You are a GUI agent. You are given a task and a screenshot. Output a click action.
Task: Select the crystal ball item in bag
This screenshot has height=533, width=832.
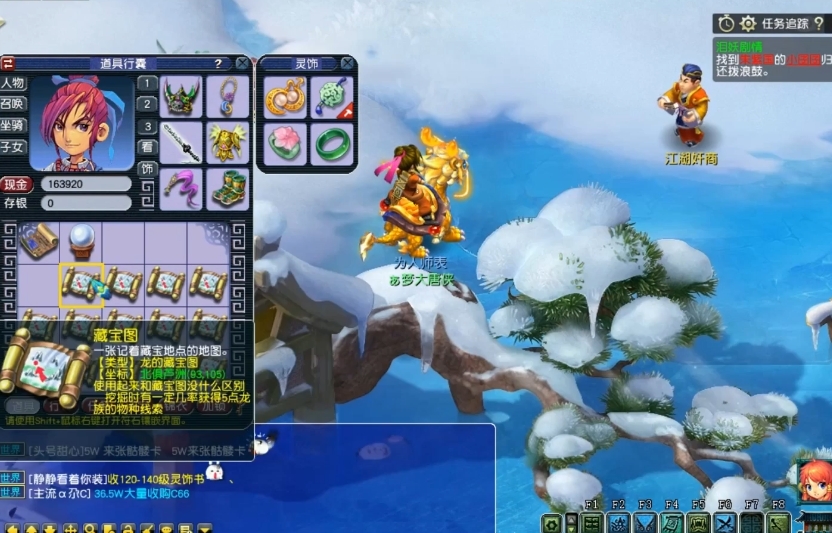coord(81,240)
